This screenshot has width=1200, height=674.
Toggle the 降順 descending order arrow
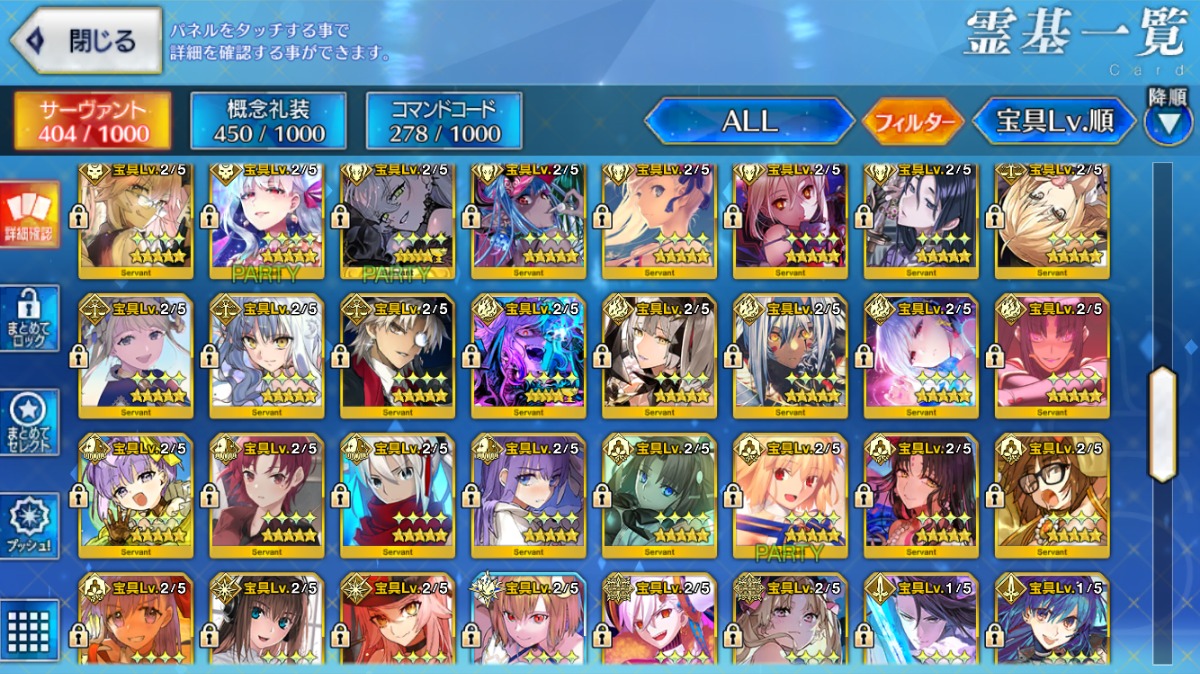coord(1168,120)
